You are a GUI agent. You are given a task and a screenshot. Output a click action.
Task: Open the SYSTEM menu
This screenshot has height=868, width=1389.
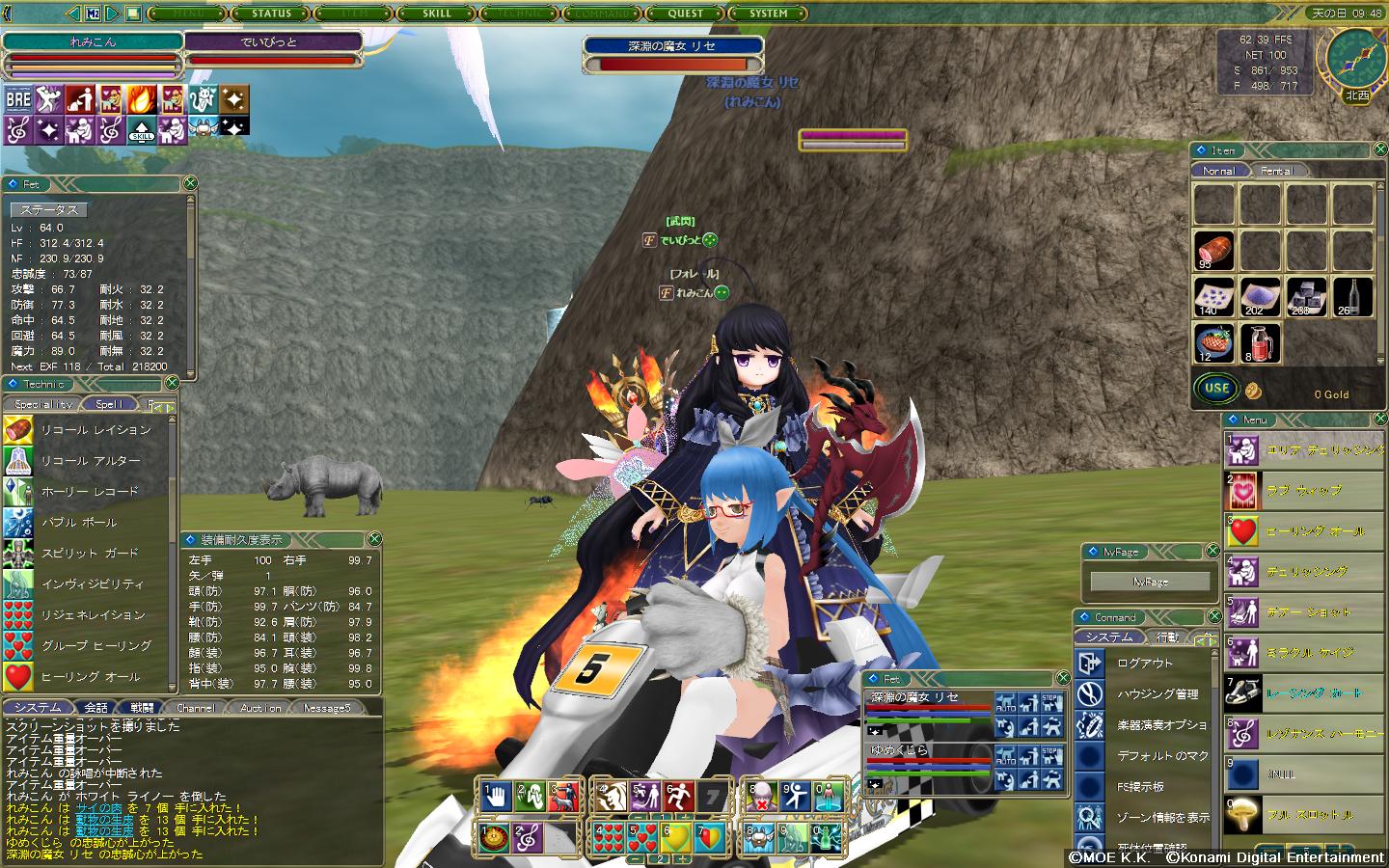click(x=769, y=14)
